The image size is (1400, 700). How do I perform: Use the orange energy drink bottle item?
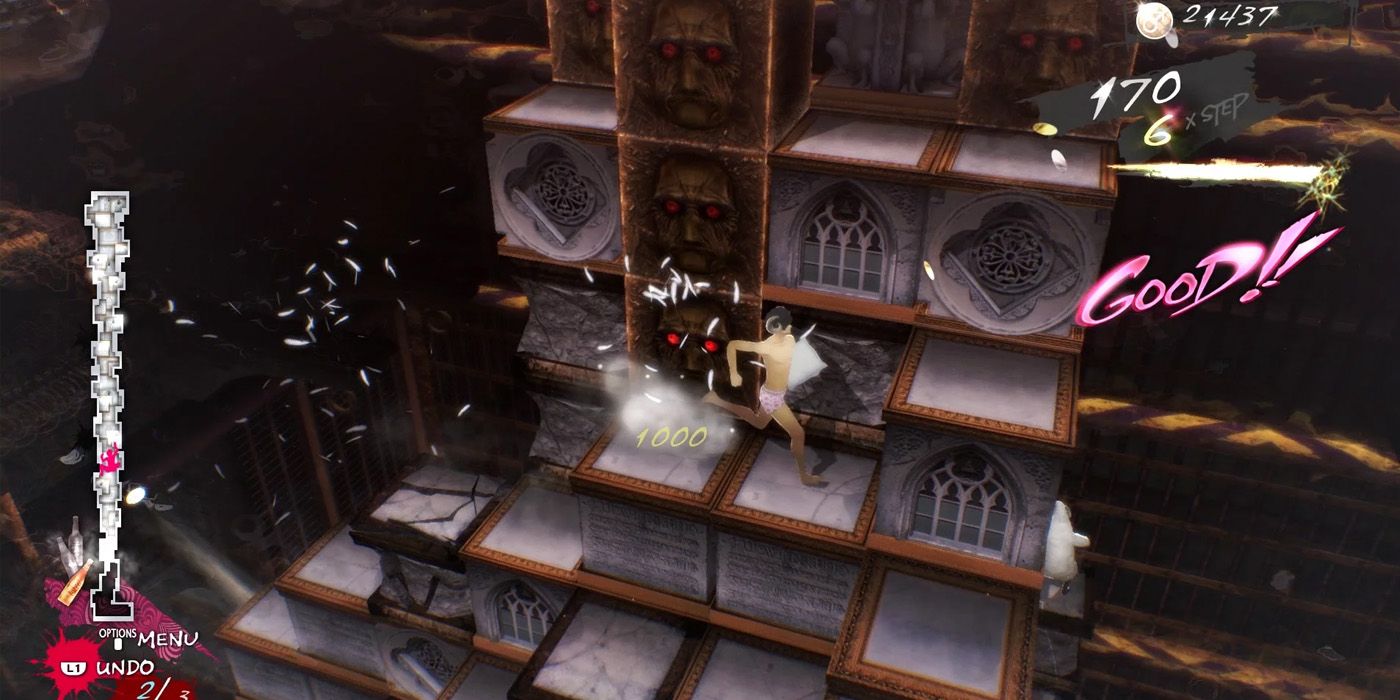coord(76,582)
